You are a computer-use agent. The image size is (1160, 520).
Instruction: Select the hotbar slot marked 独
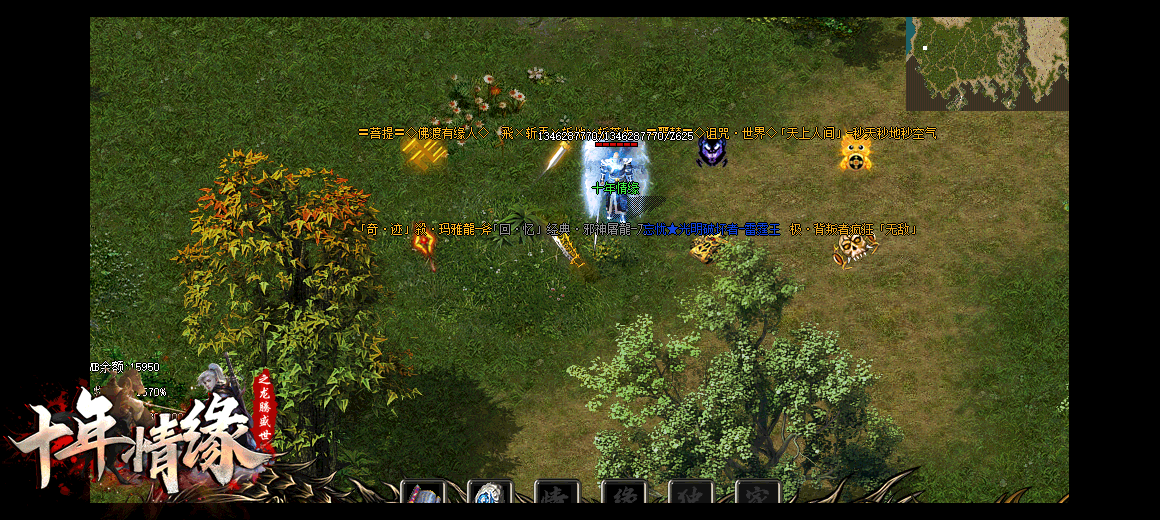tap(690, 494)
